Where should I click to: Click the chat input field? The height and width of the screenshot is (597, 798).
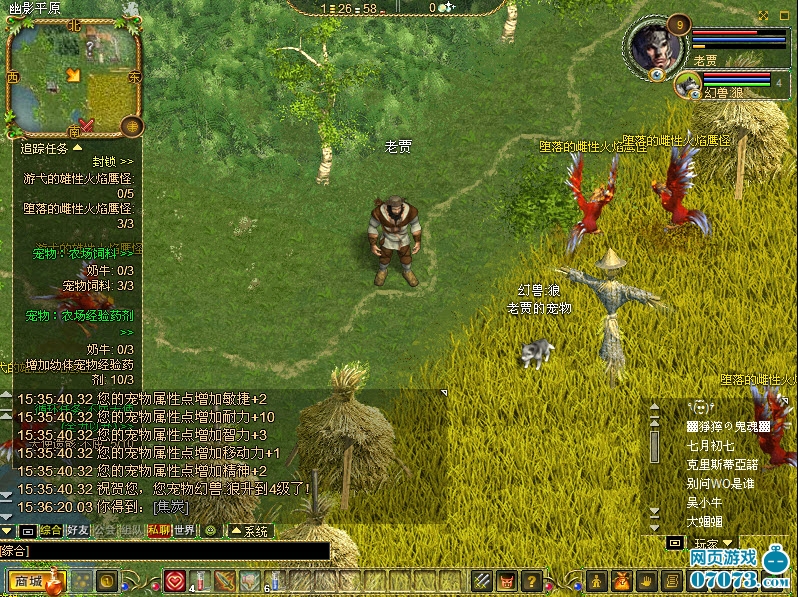[165, 550]
